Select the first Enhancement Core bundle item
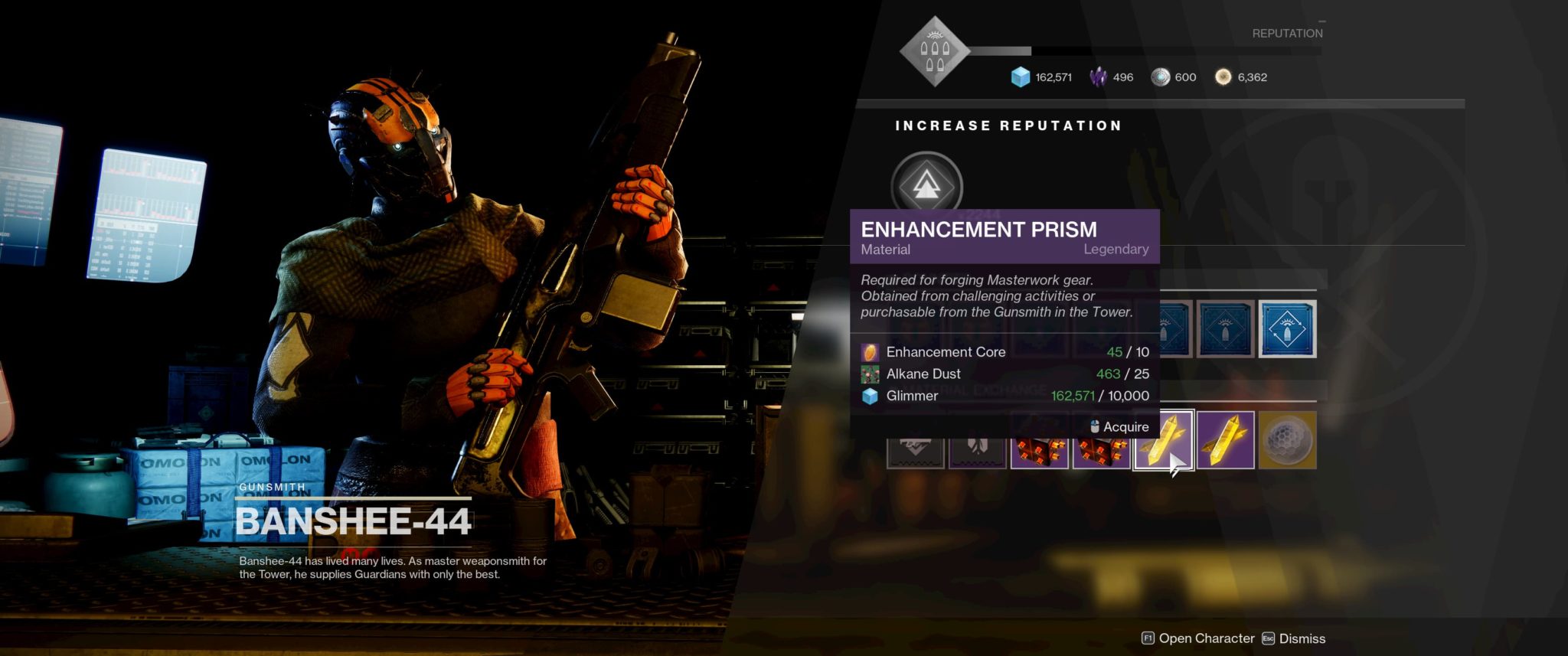The image size is (1568, 656). 1040,448
